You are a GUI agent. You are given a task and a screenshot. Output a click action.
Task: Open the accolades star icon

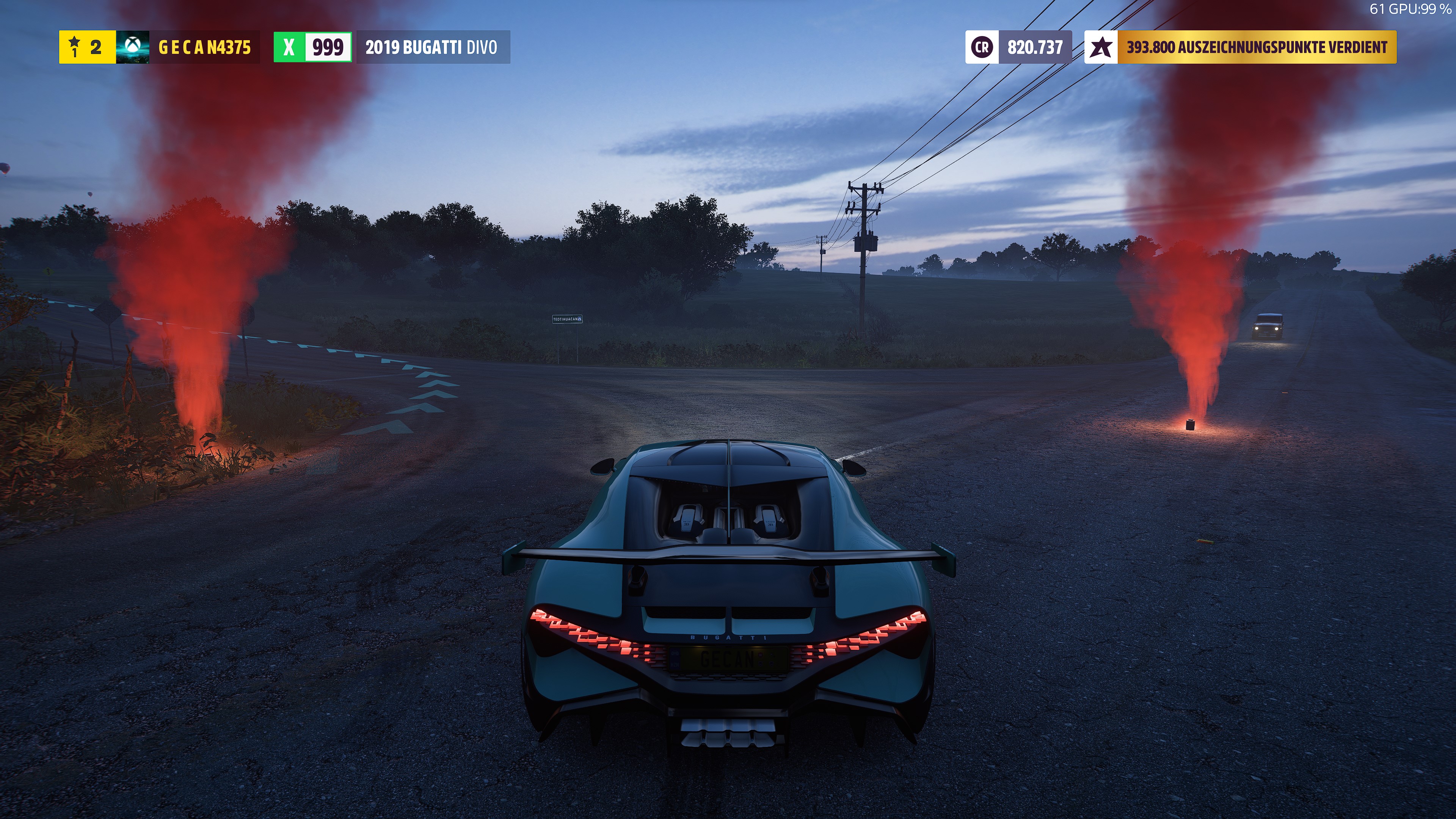tap(1101, 47)
